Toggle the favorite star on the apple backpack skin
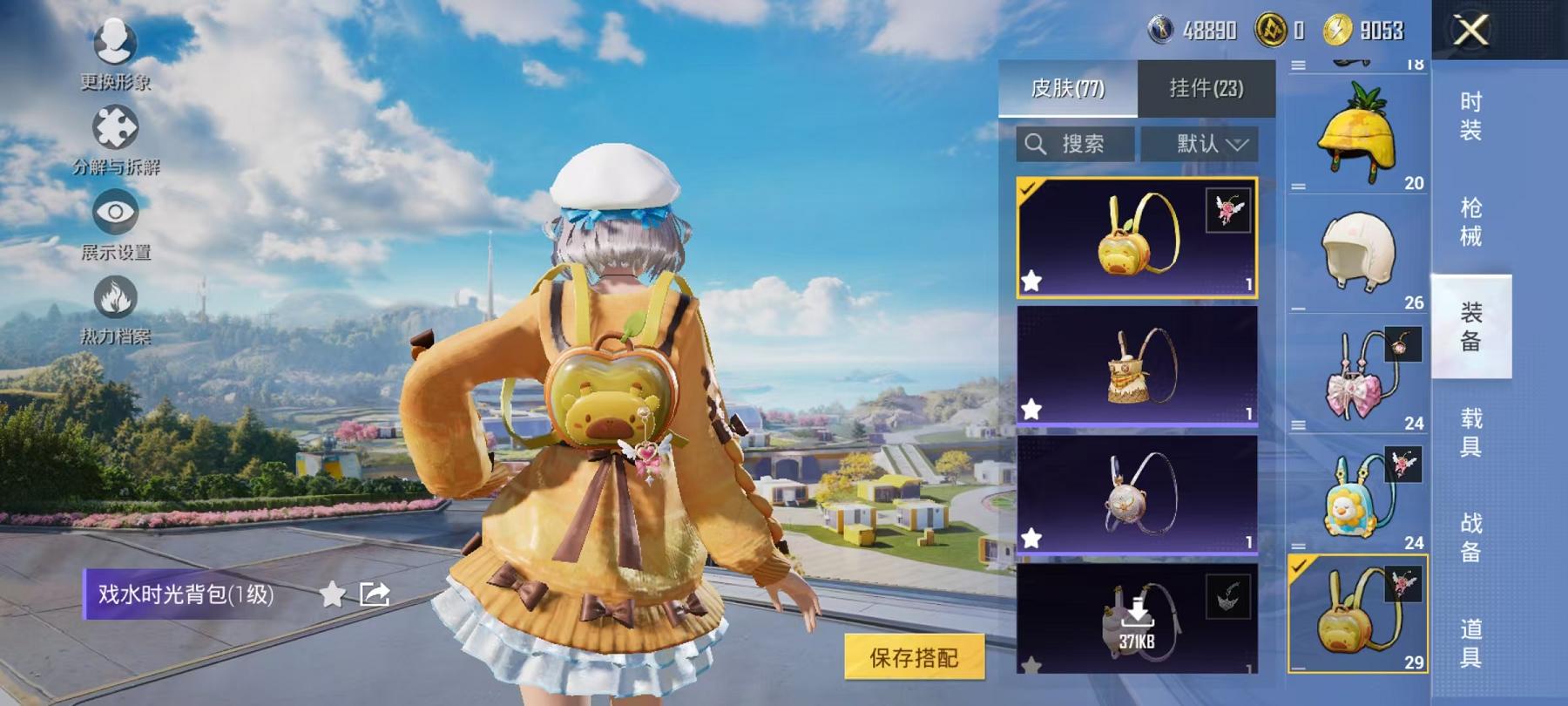The height and width of the screenshot is (706, 1568). (1032, 282)
